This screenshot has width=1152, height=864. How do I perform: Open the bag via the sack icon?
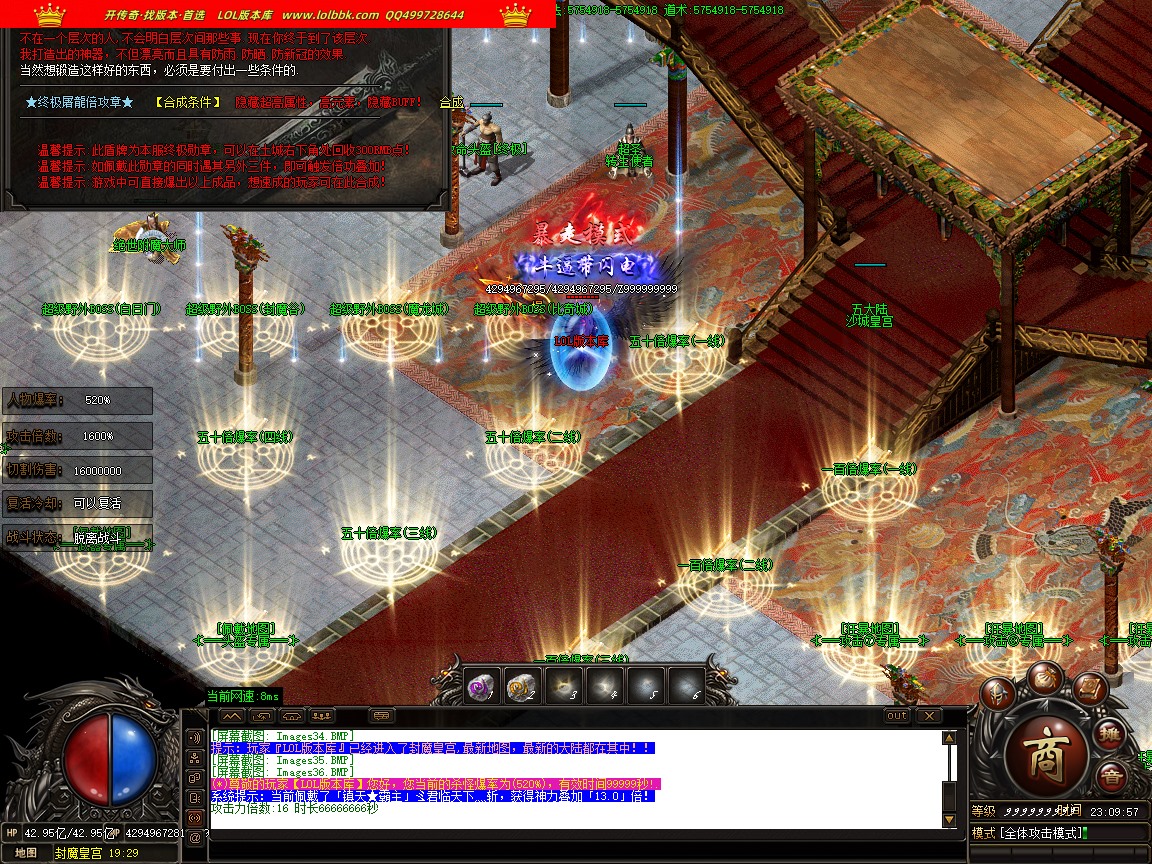[1044, 677]
